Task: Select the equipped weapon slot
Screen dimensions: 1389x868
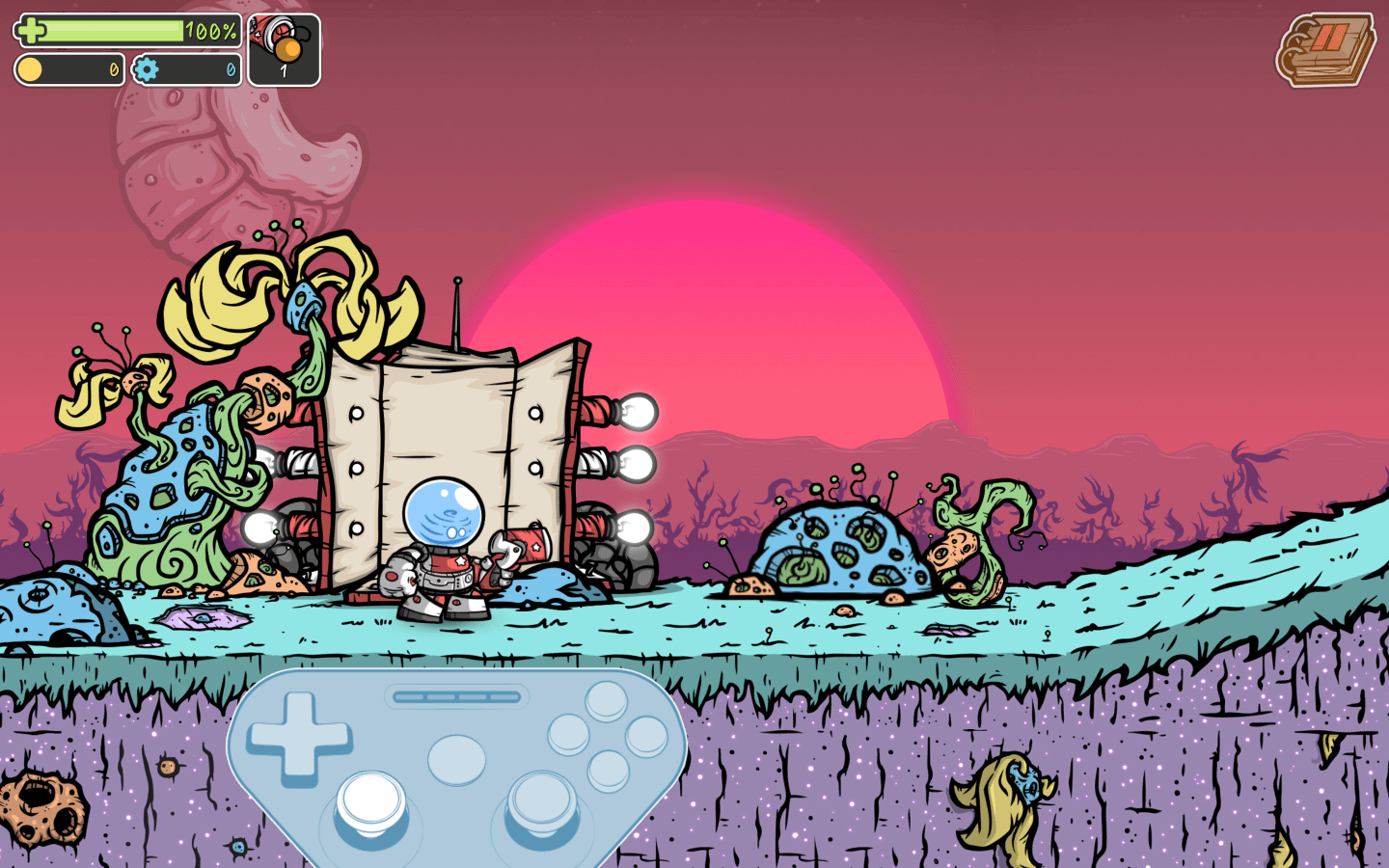Action: click(284, 50)
